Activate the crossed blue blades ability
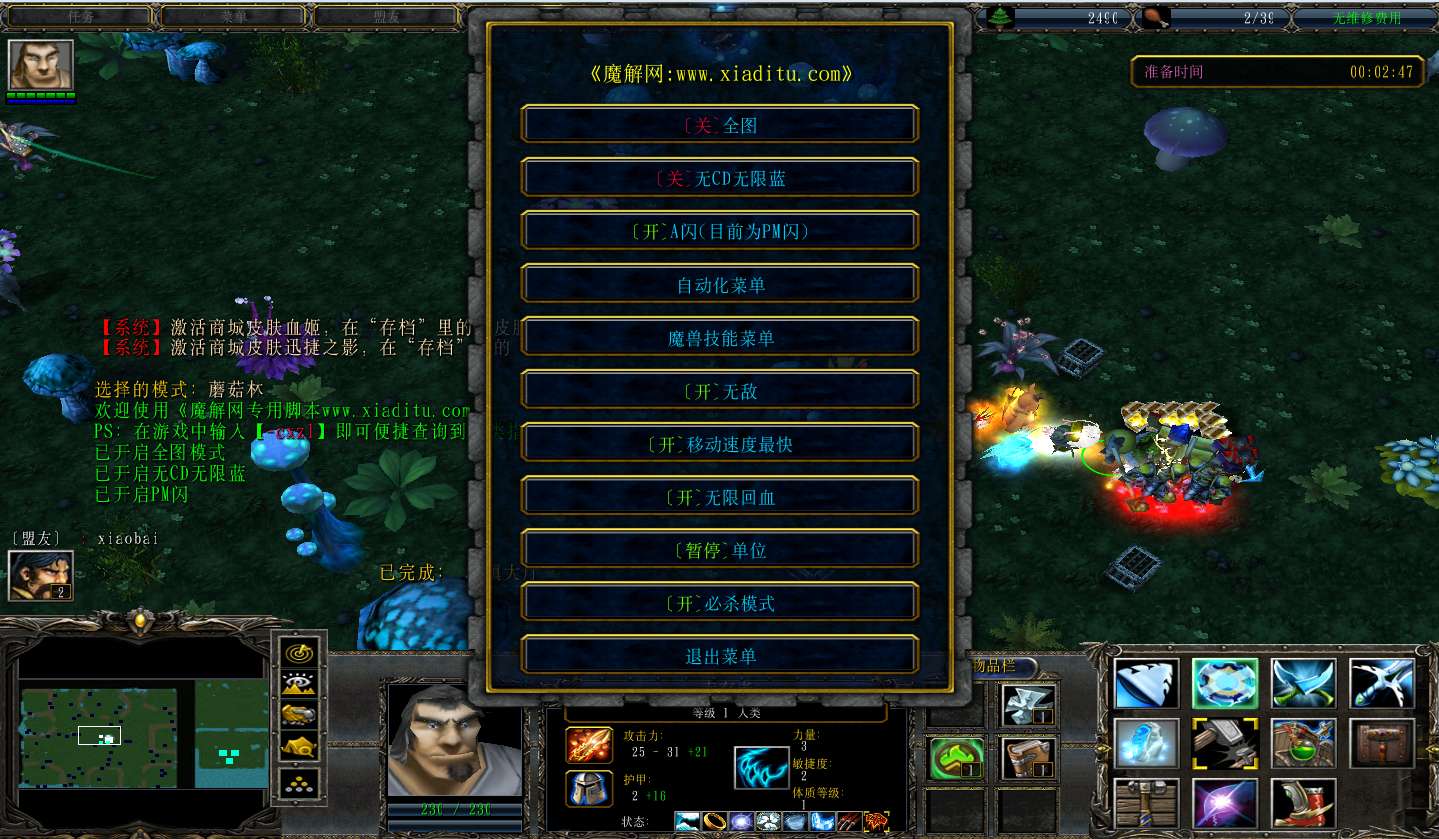This screenshot has height=839, width=1439. 1304,684
